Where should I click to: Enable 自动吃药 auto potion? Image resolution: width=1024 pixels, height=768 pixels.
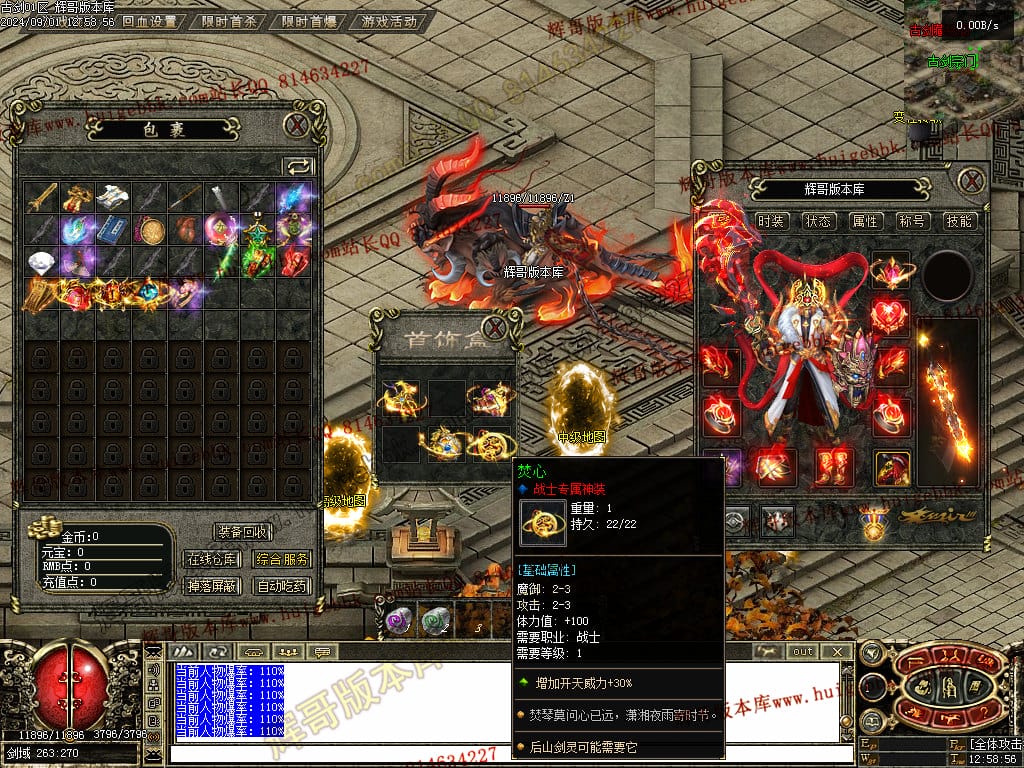(282, 586)
